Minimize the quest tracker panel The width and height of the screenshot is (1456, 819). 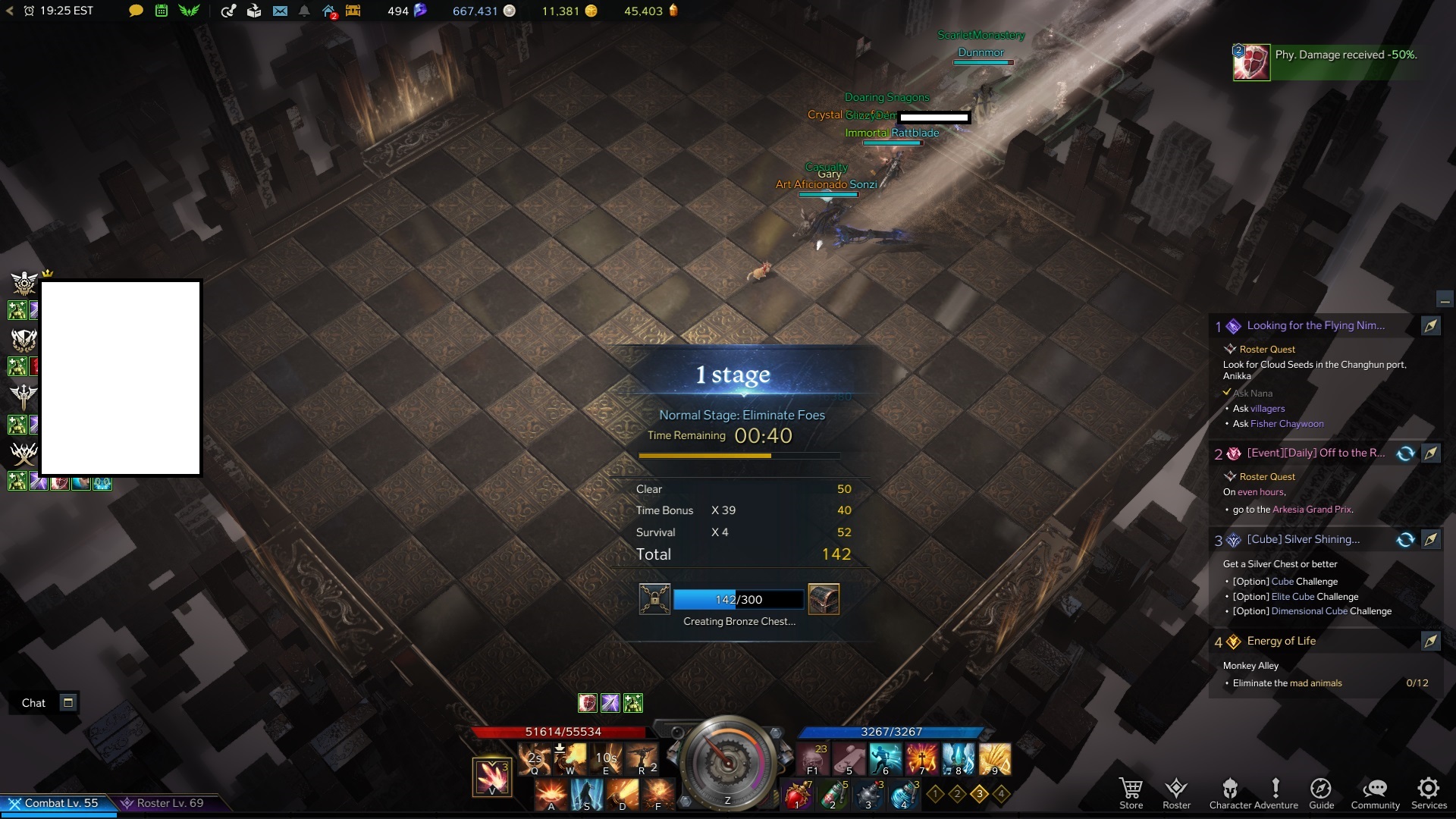(x=1445, y=300)
